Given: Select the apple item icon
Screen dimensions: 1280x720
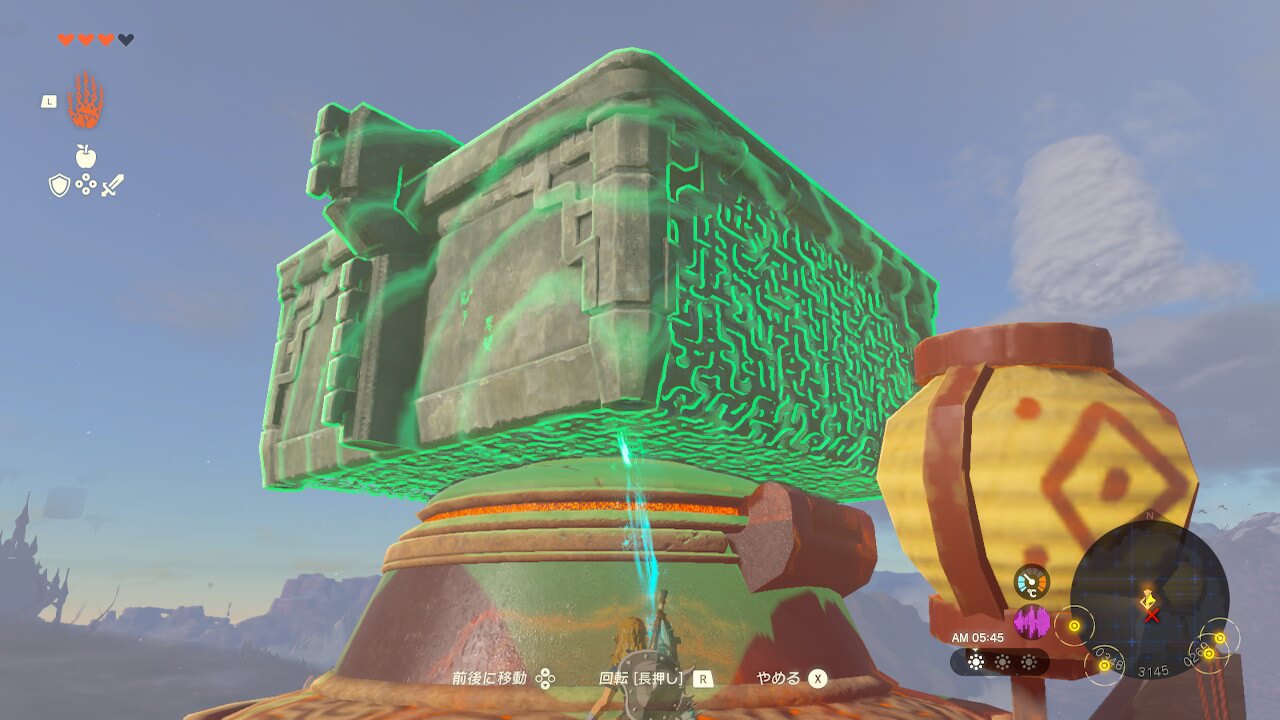Looking at the screenshot, I should (86, 156).
